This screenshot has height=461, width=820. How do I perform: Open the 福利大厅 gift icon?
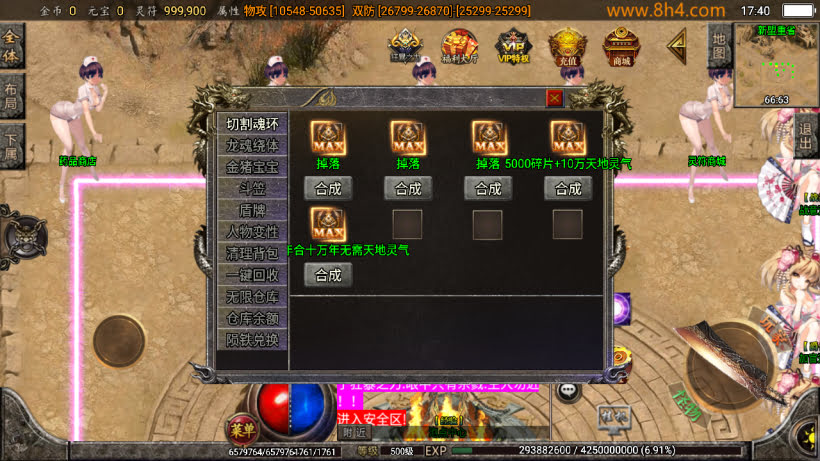coord(460,46)
